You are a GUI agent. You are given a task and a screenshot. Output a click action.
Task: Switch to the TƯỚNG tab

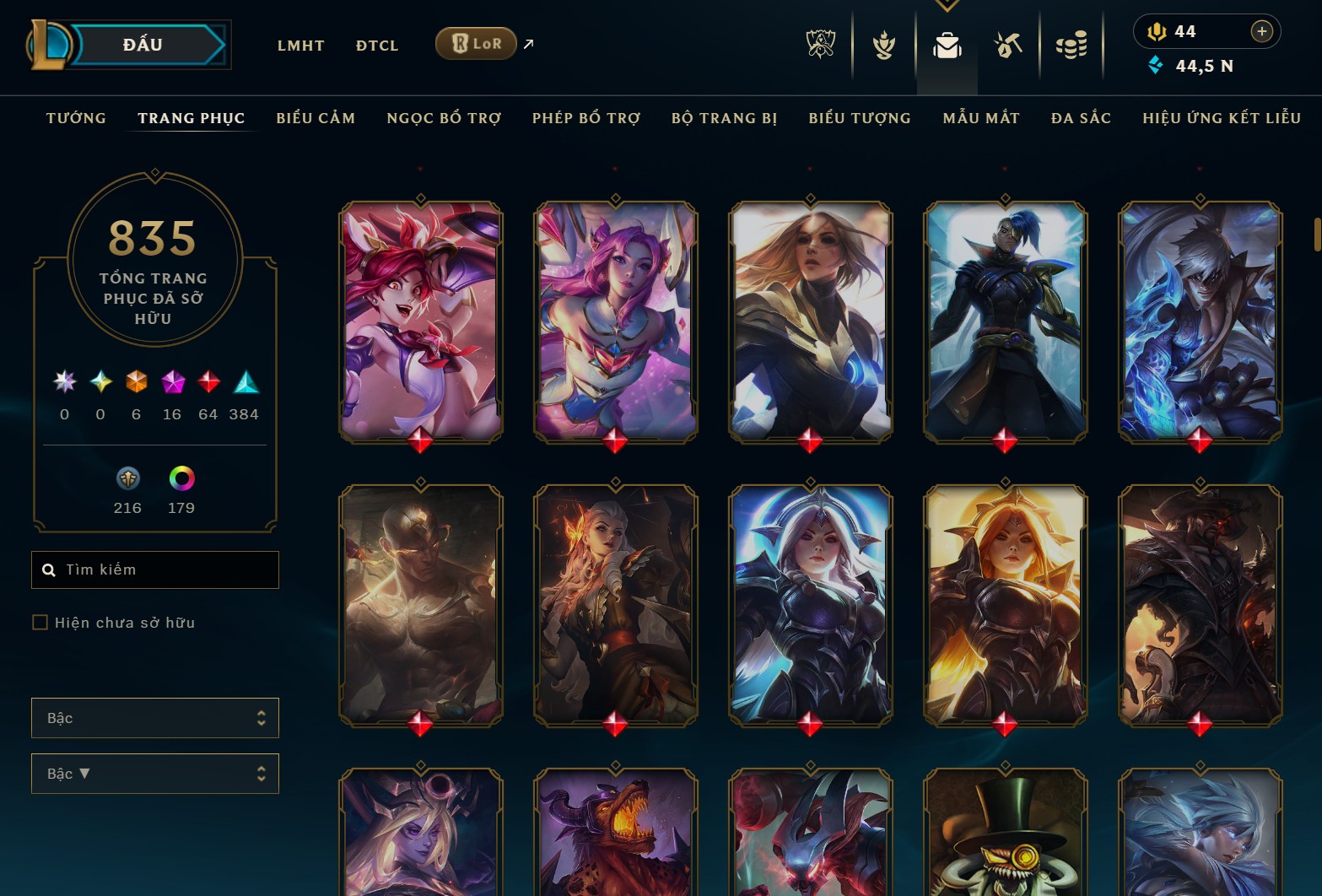click(x=76, y=118)
